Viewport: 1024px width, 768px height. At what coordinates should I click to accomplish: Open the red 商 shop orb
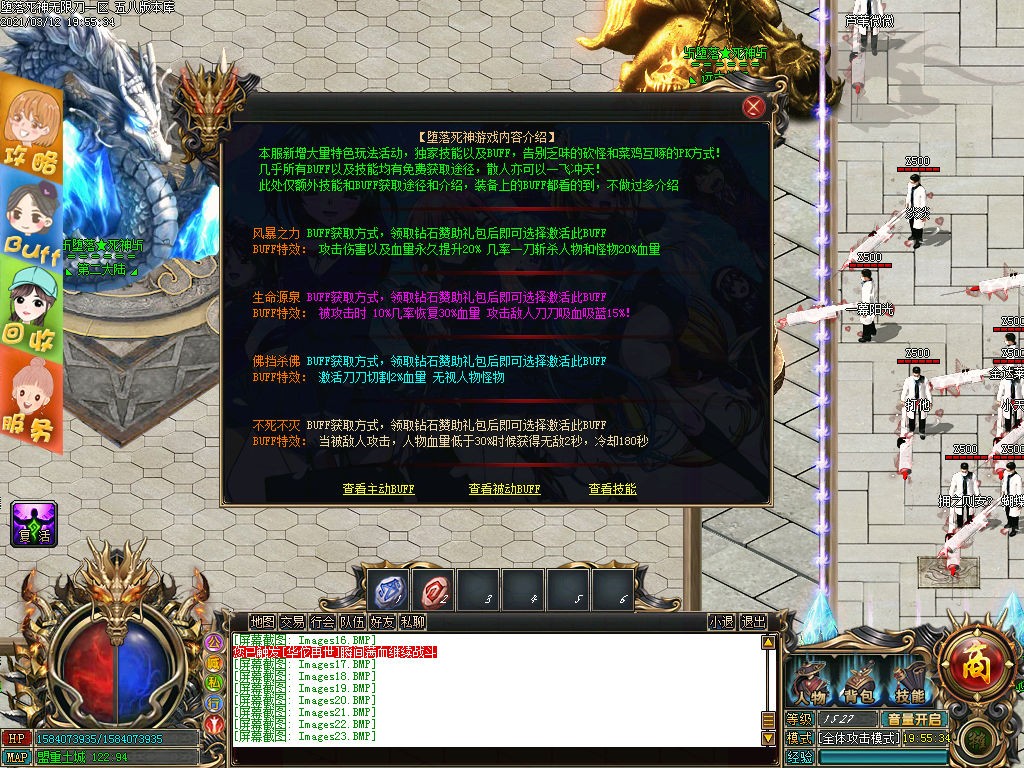[x=969, y=661]
